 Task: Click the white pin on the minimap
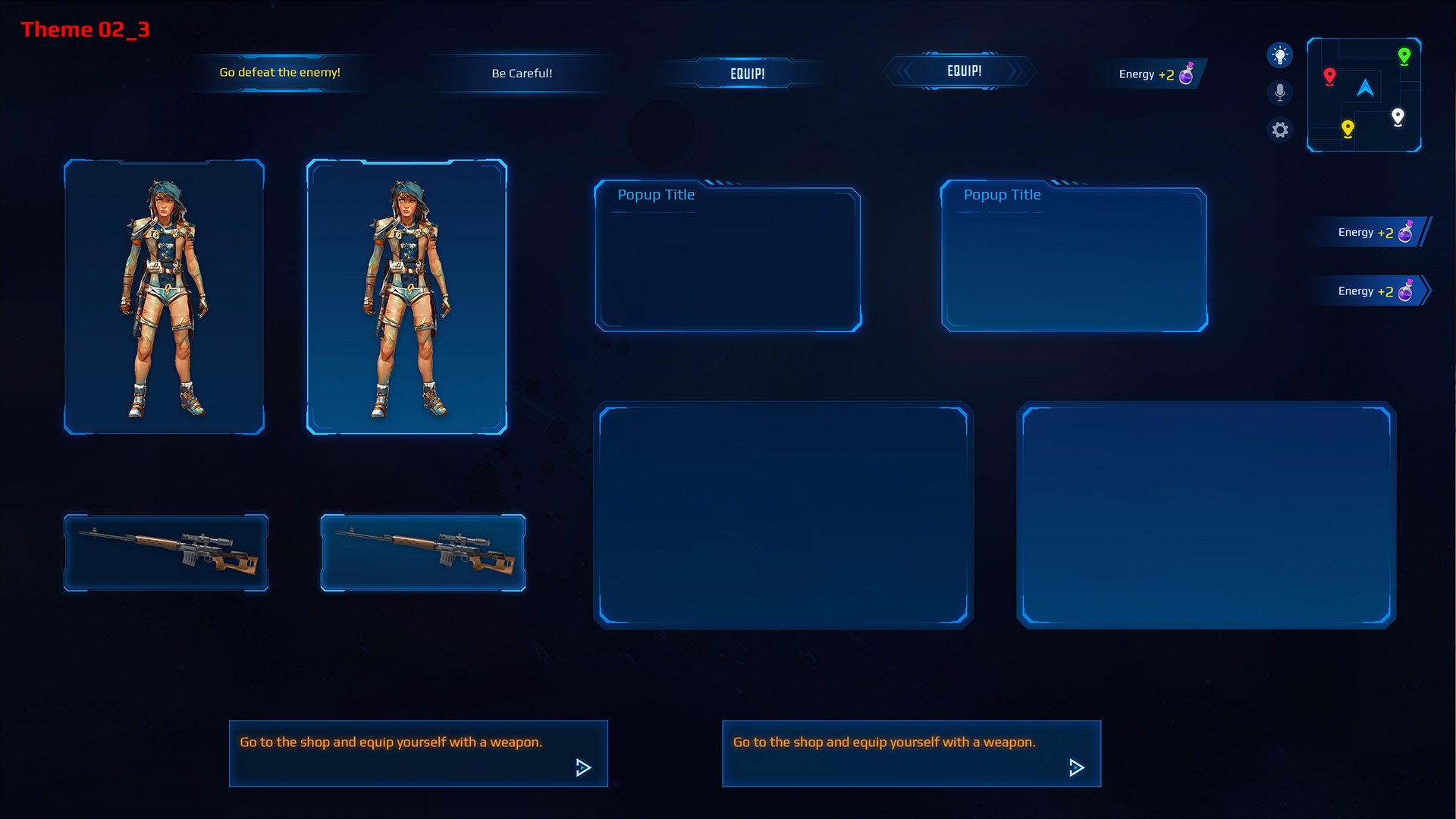click(x=1398, y=117)
